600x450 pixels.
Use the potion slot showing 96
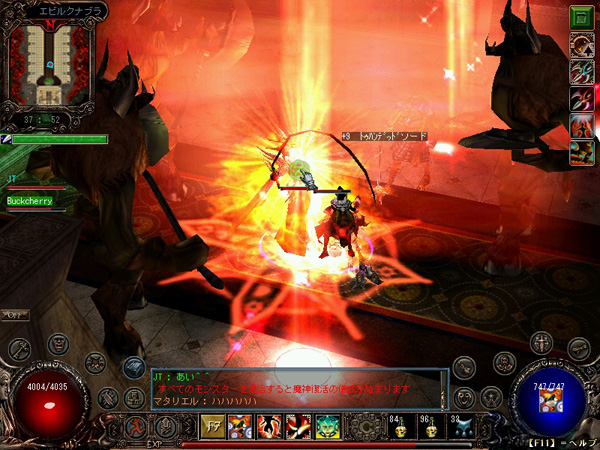pyautogui.click(x=431, y=426)
